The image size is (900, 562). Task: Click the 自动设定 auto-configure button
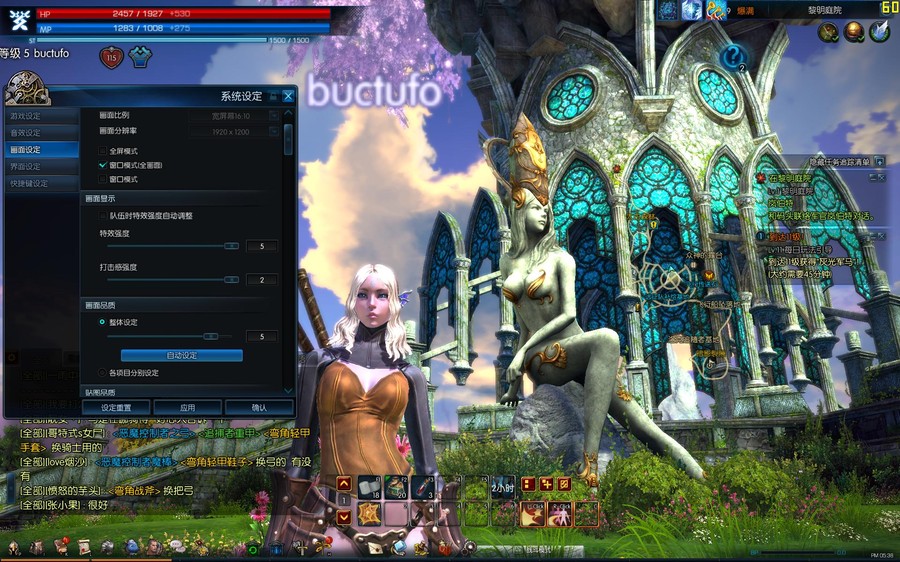coord(182,355)
